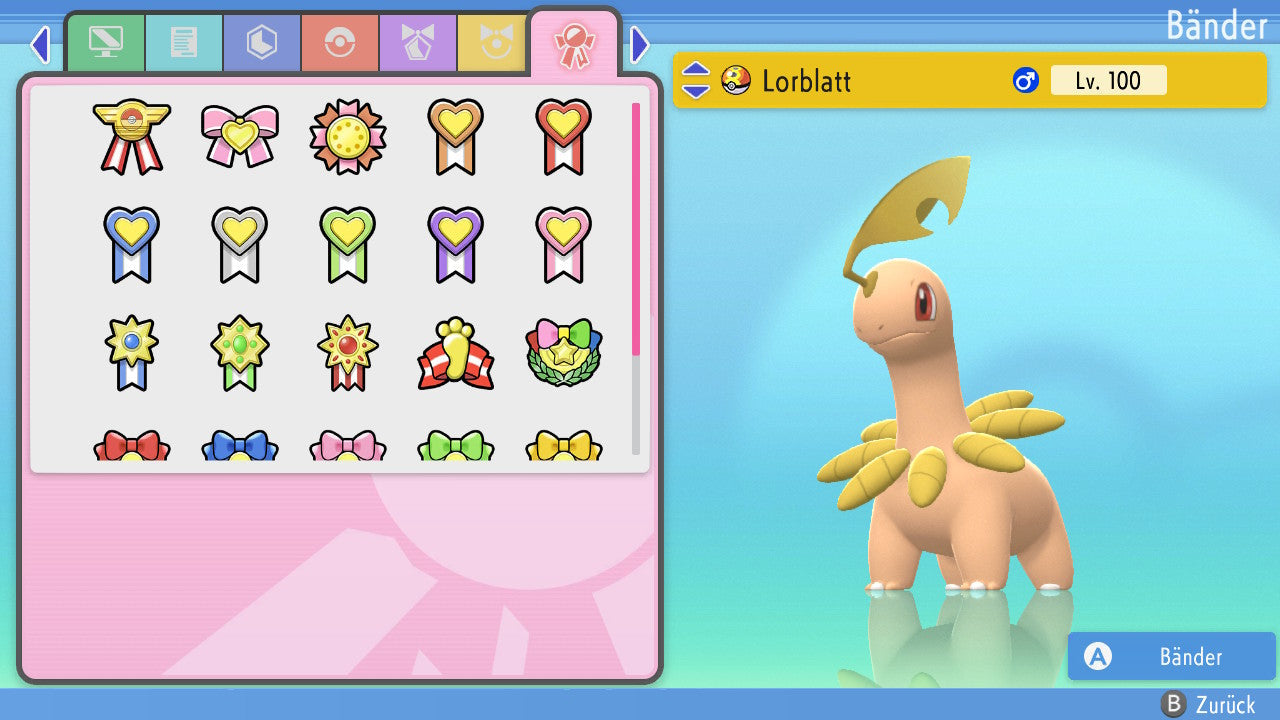Open the red Poké Ball tab
Image resolution: width=1280 pixels, height=720 pixels.
(340, 42)
